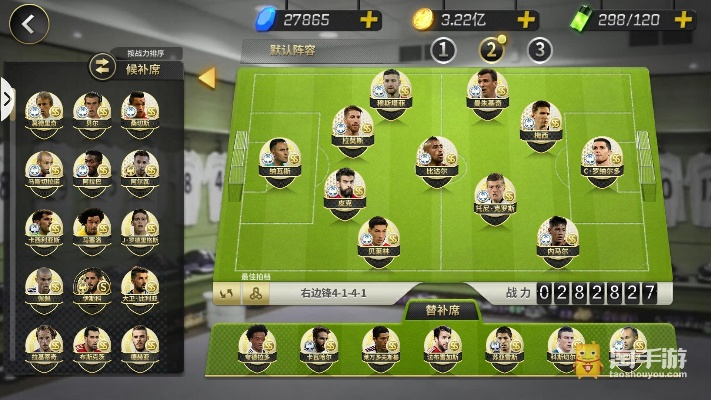
Task: Collapse the reserve panel with orange arrow
Action: (207, 76)
